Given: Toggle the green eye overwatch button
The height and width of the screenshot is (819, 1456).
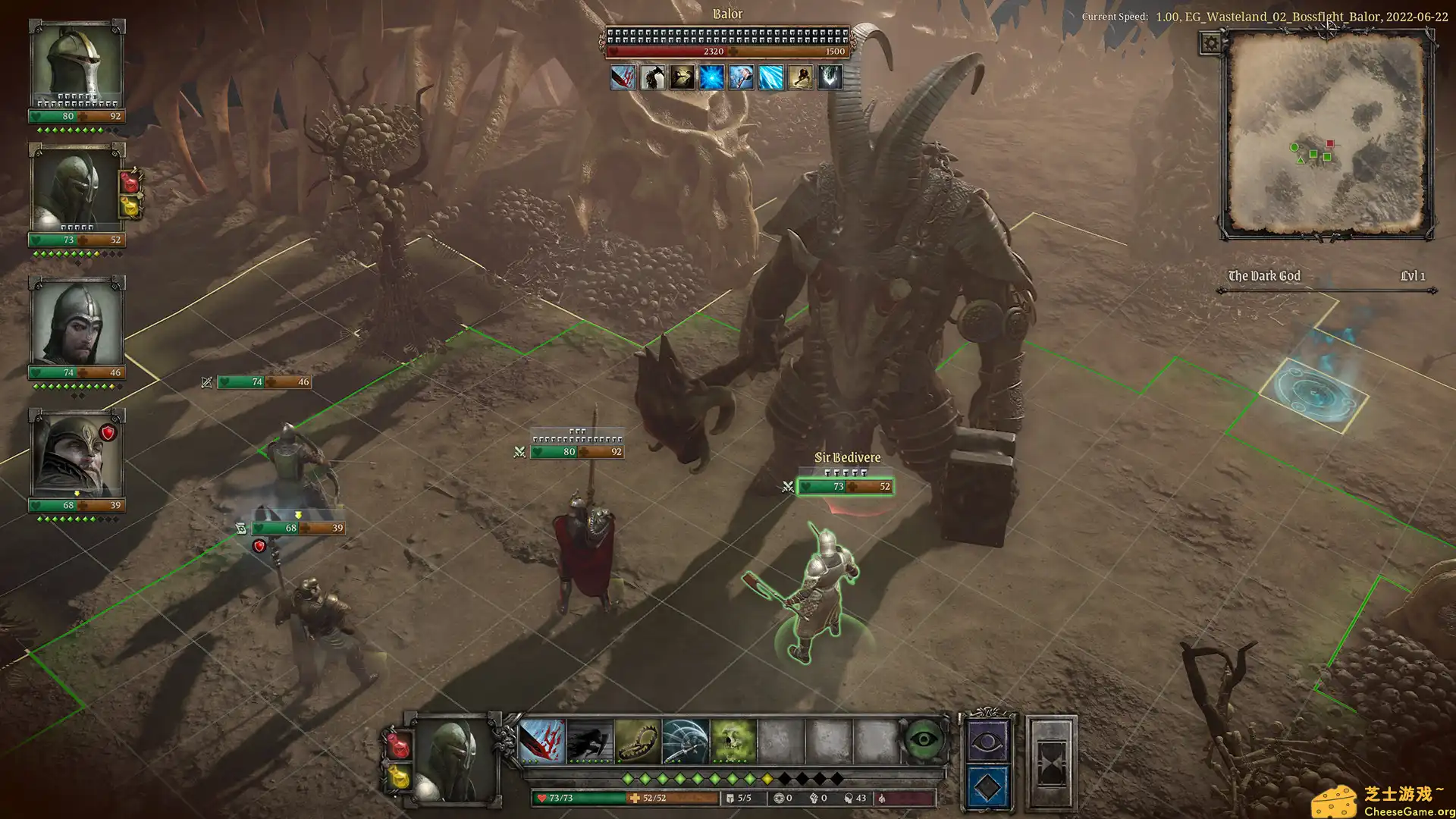Looking at the screenshot, I should pos(923,739).
